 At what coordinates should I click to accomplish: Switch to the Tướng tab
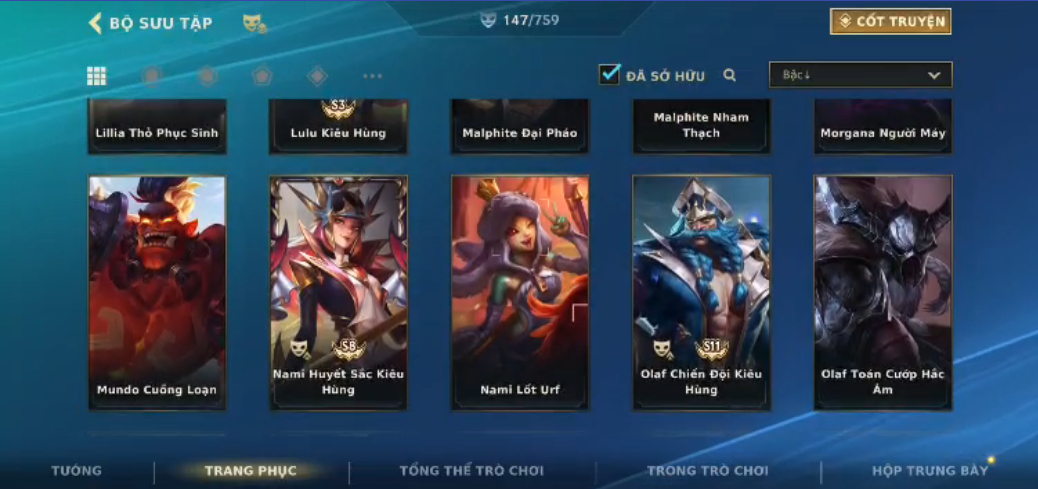click(77, 471)
